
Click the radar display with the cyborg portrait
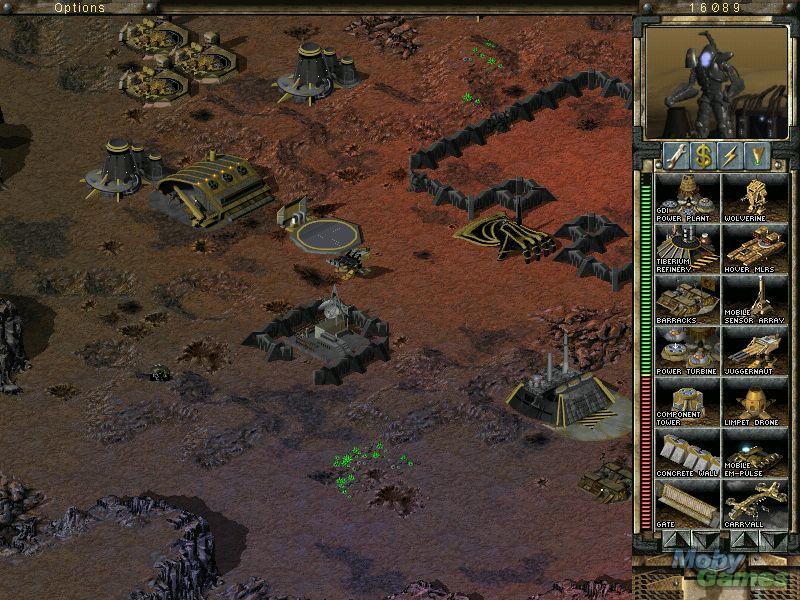click(714, 81)
